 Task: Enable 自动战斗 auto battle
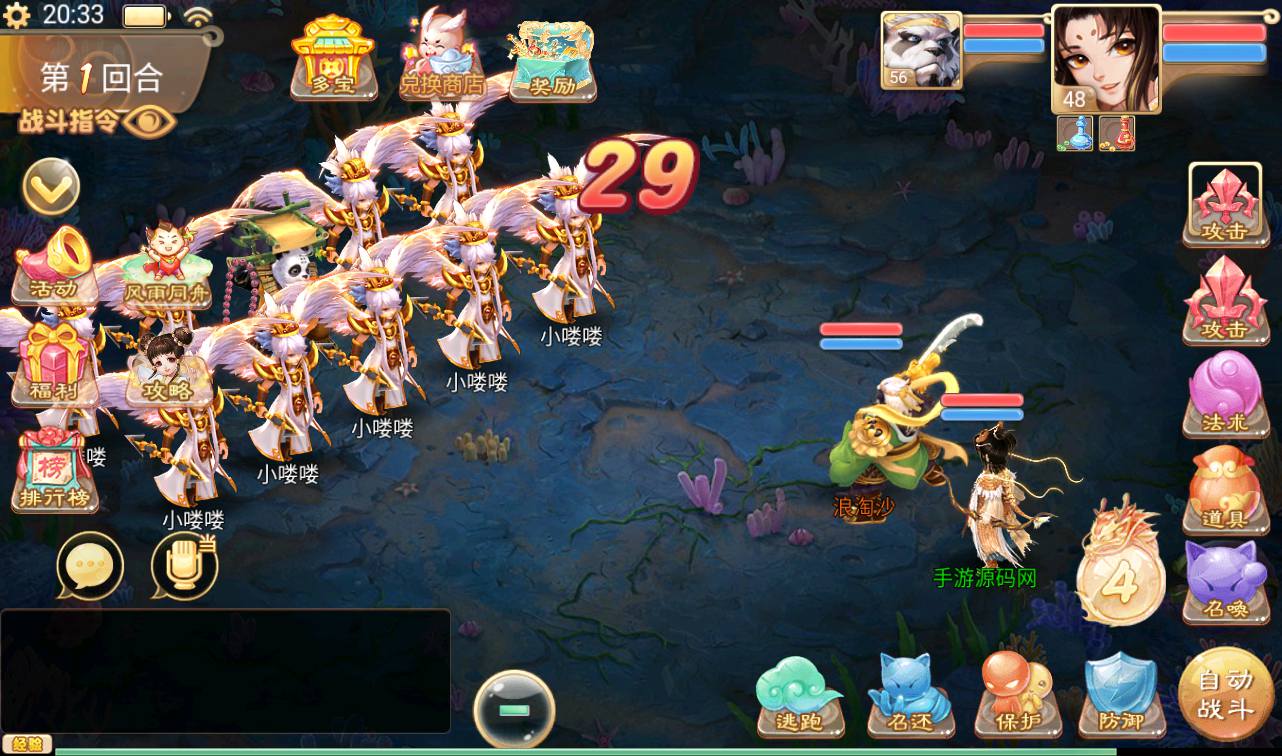pos(1226,694)
